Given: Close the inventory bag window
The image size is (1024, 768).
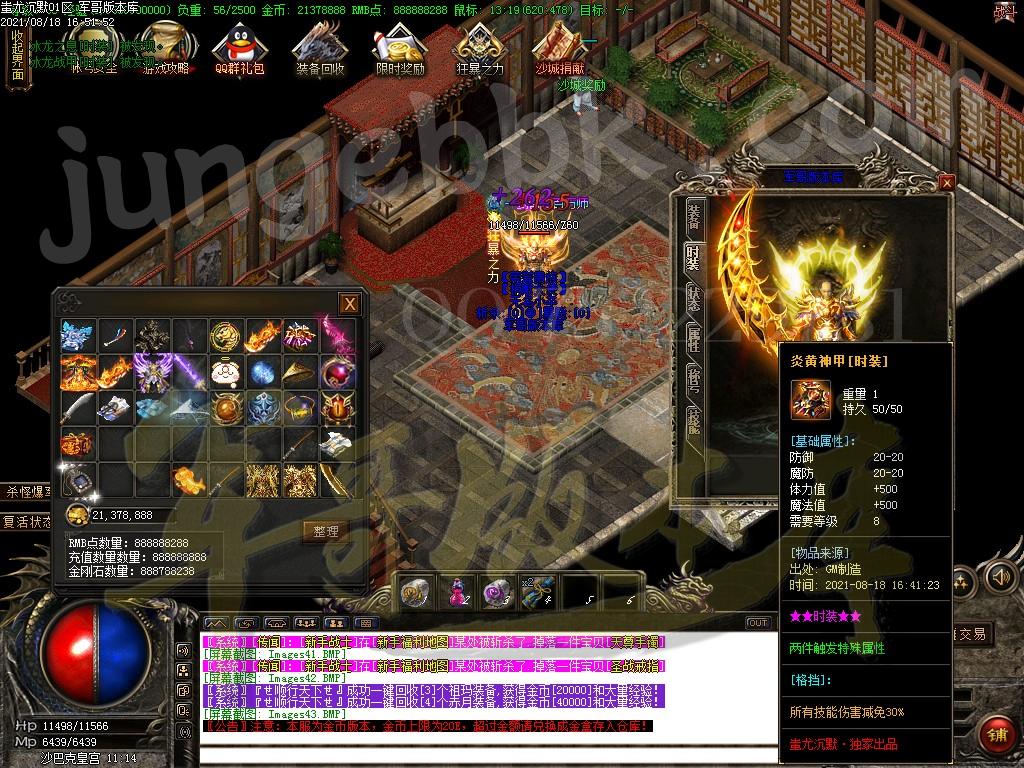Looking at the screenshot, I should pyautogui.click(x=349, y=303).
